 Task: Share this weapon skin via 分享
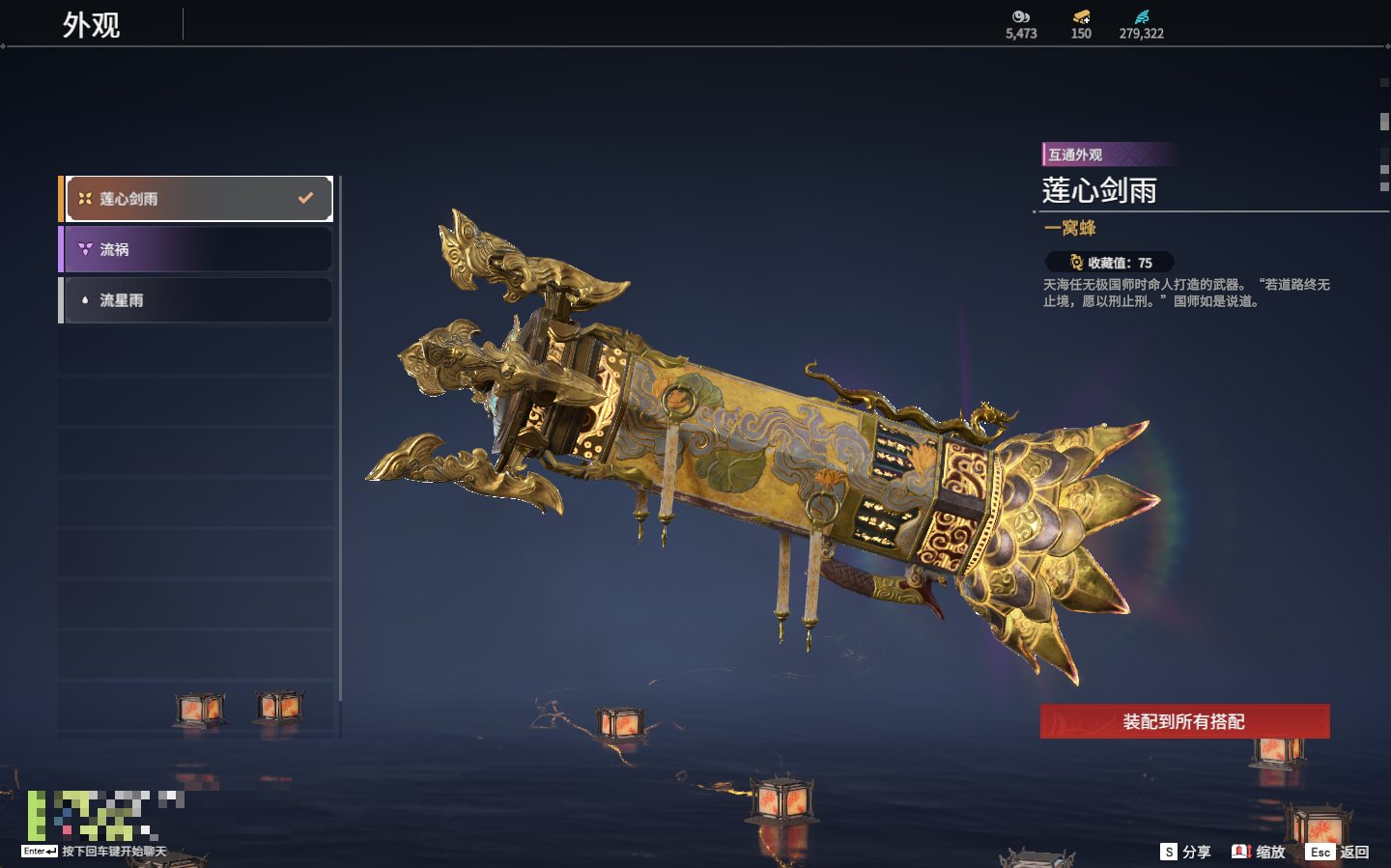point(1185,852)
